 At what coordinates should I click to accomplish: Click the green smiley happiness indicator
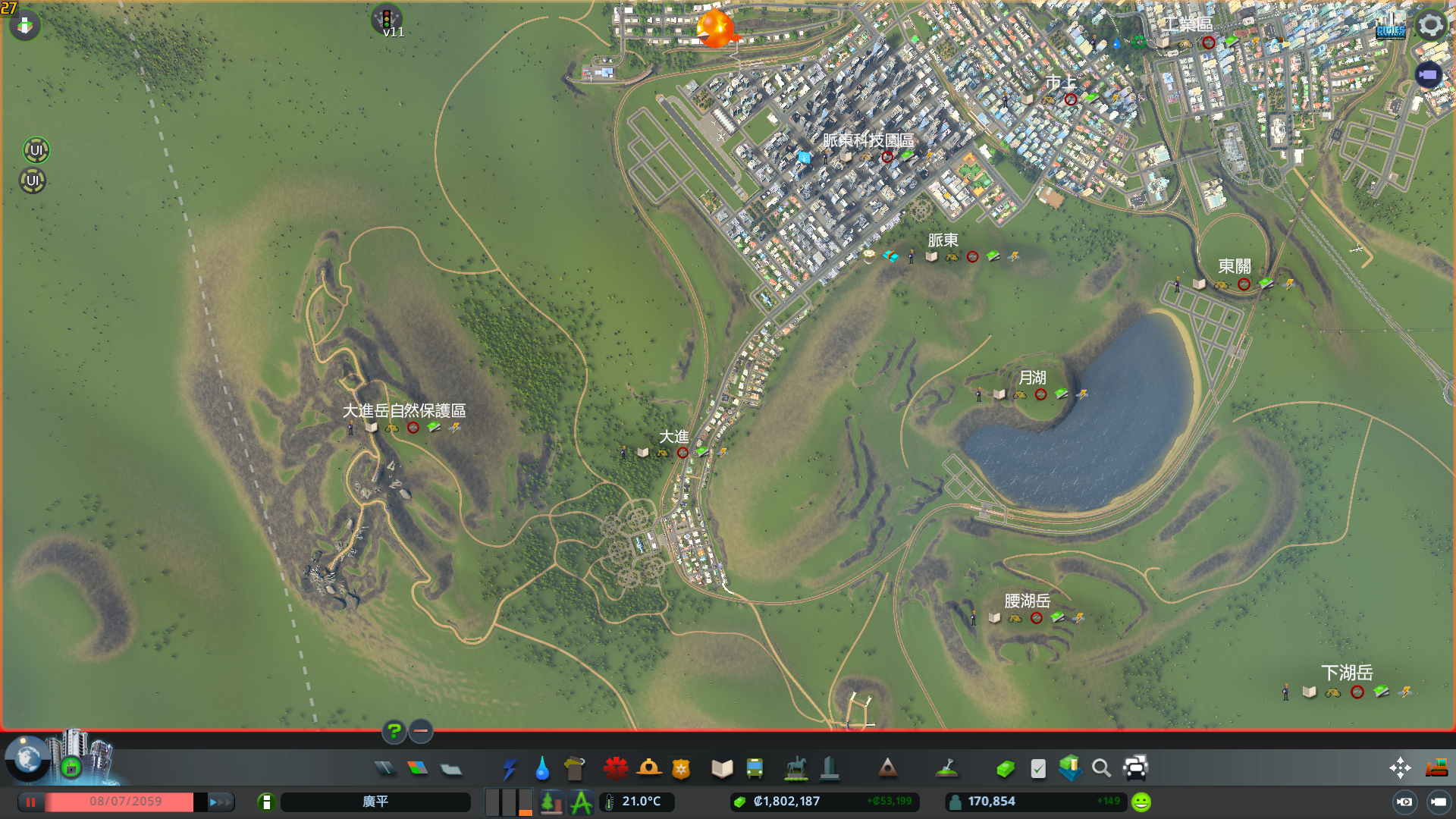[1141, 802]
